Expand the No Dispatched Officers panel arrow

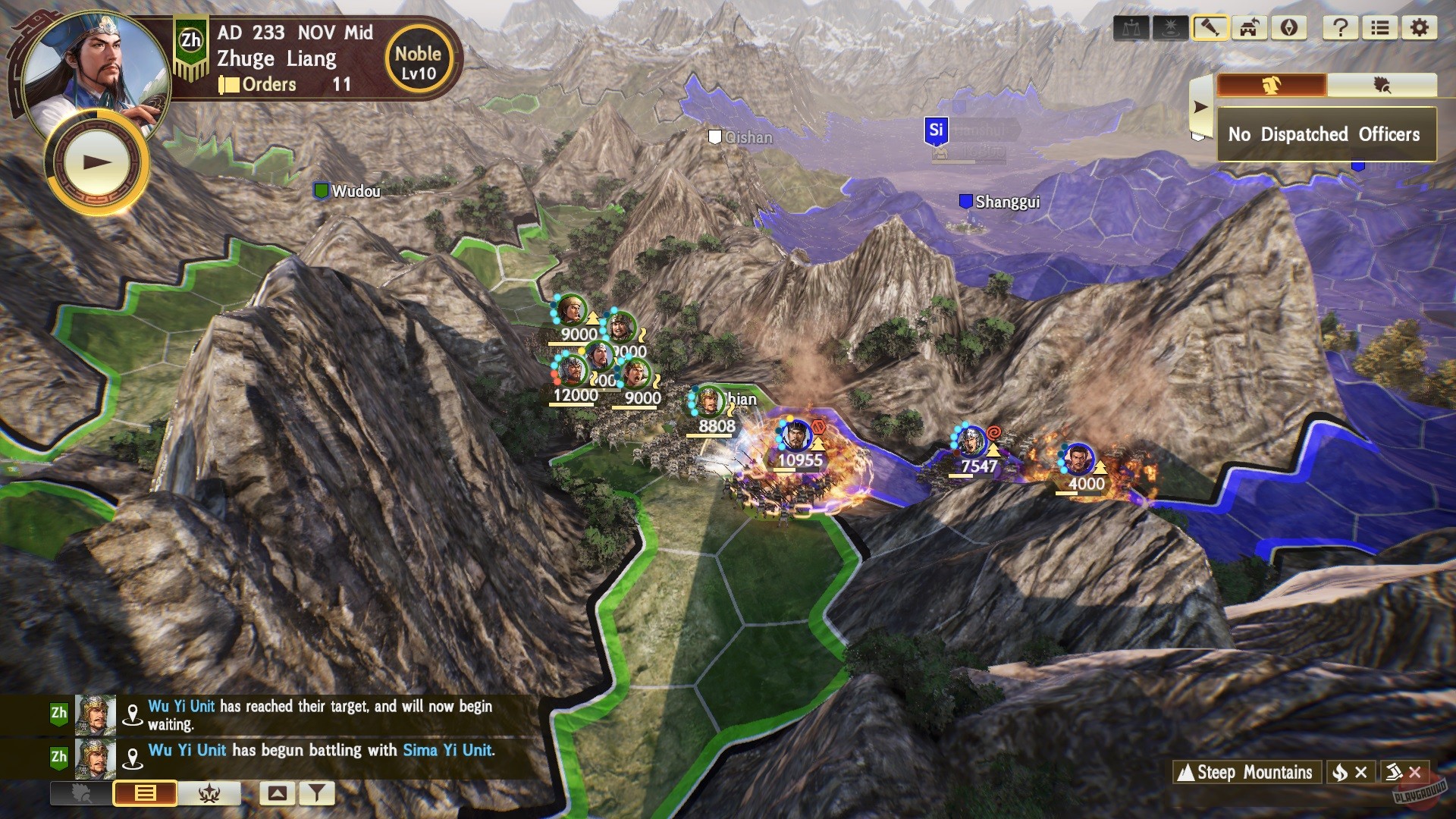pyautogui.click(x=1200, y=106)
